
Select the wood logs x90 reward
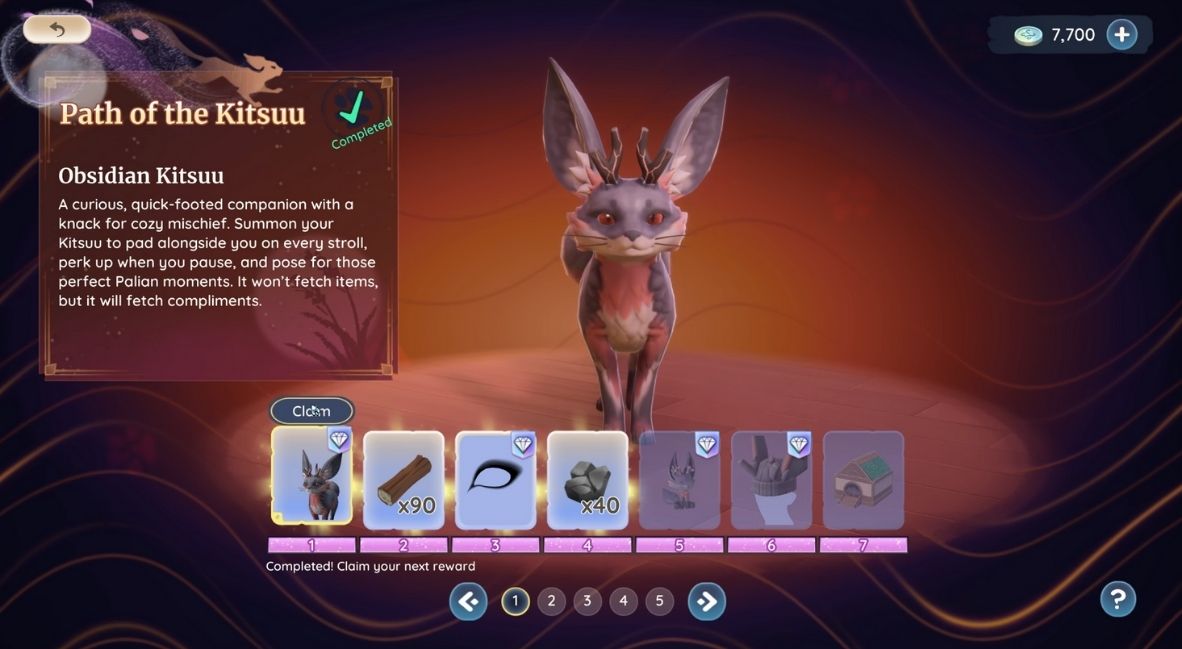click(x=403, y=480)
